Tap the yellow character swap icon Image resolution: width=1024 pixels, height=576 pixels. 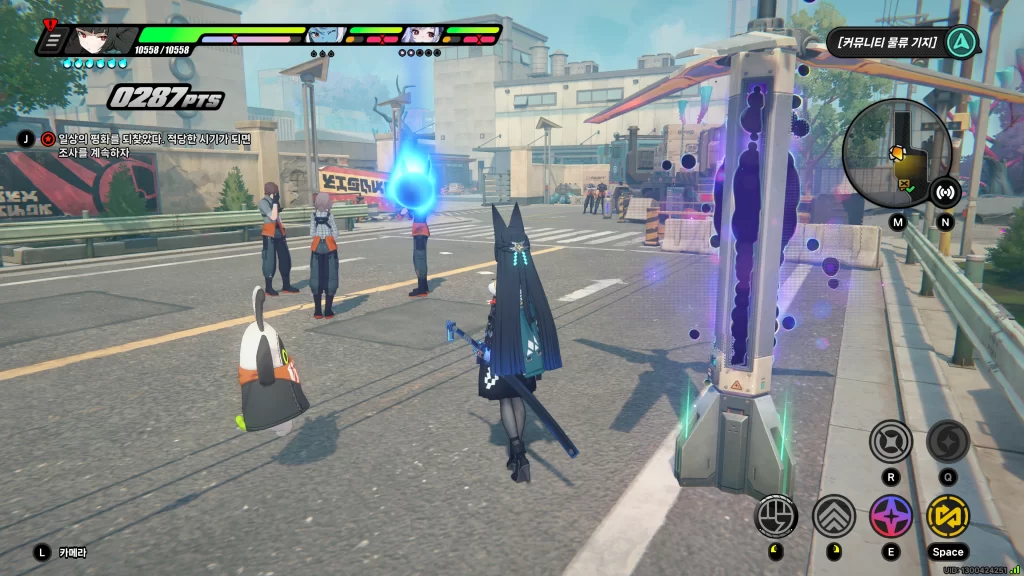point(947,516)
